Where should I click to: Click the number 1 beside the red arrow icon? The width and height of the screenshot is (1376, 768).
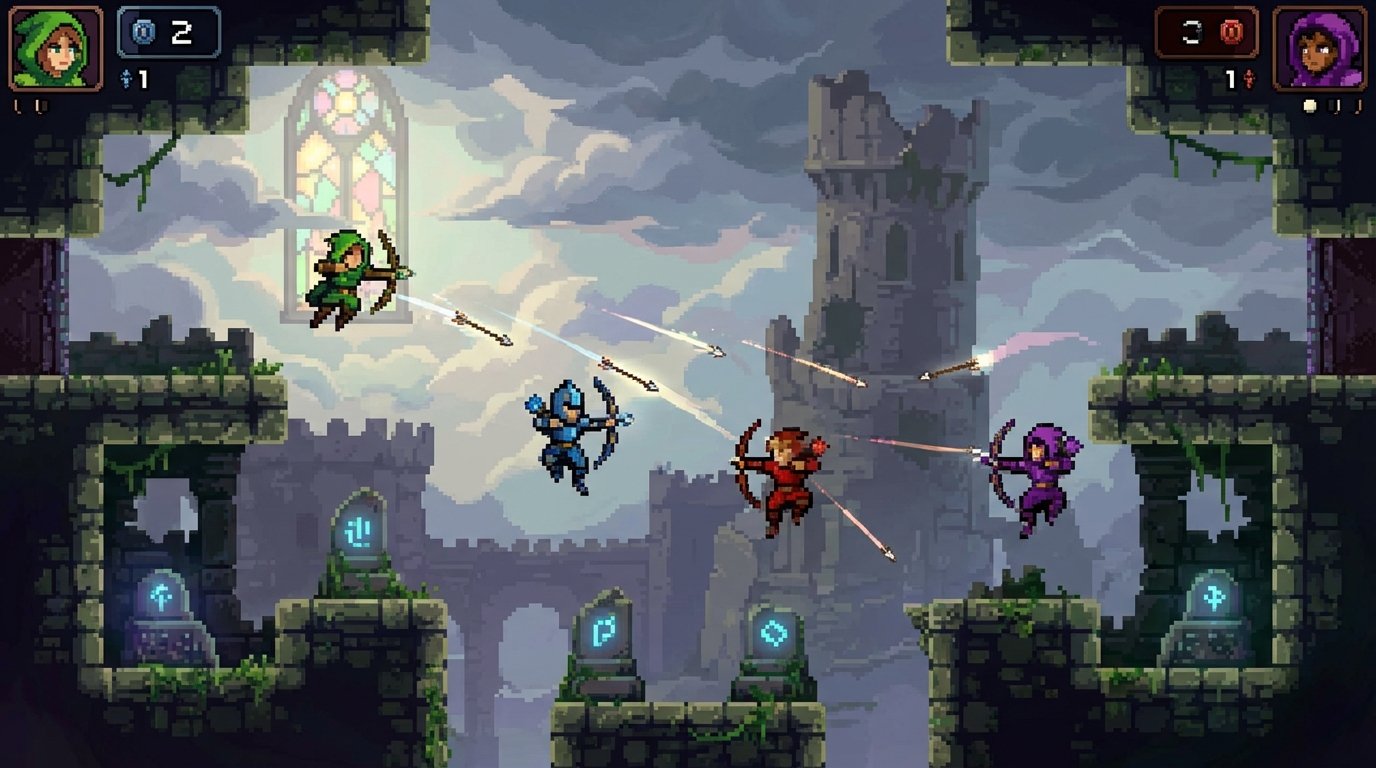(1230, 79)
